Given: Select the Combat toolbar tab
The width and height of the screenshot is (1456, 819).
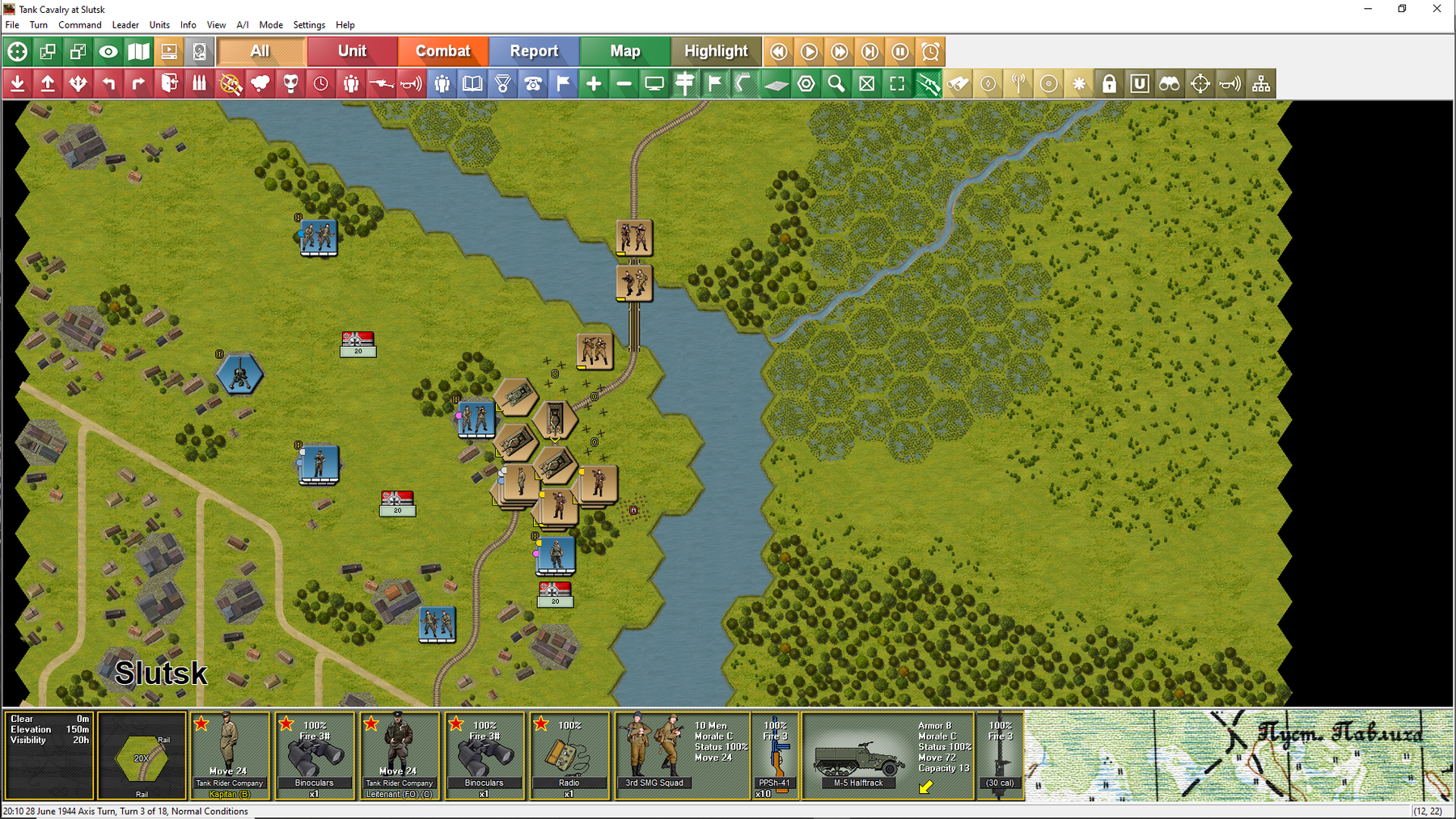Looking at the screenshot, I should tap(442, 51).
